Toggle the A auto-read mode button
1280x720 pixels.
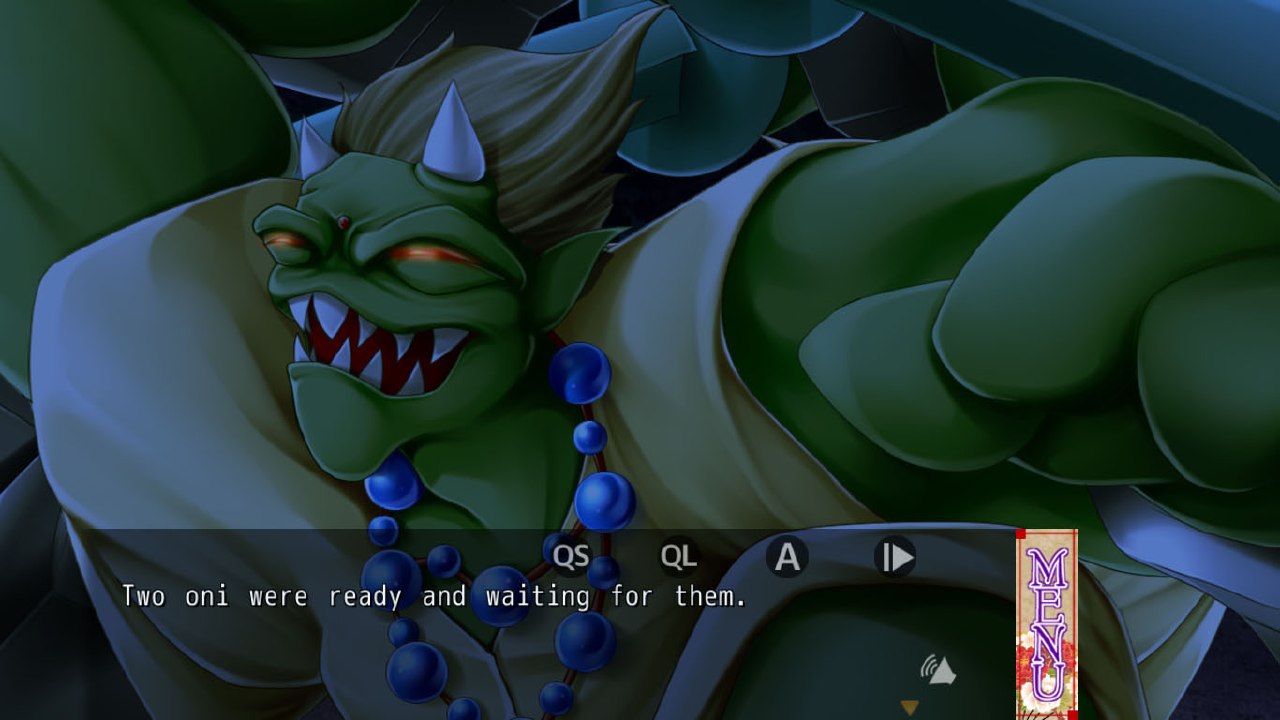point(787,557)
